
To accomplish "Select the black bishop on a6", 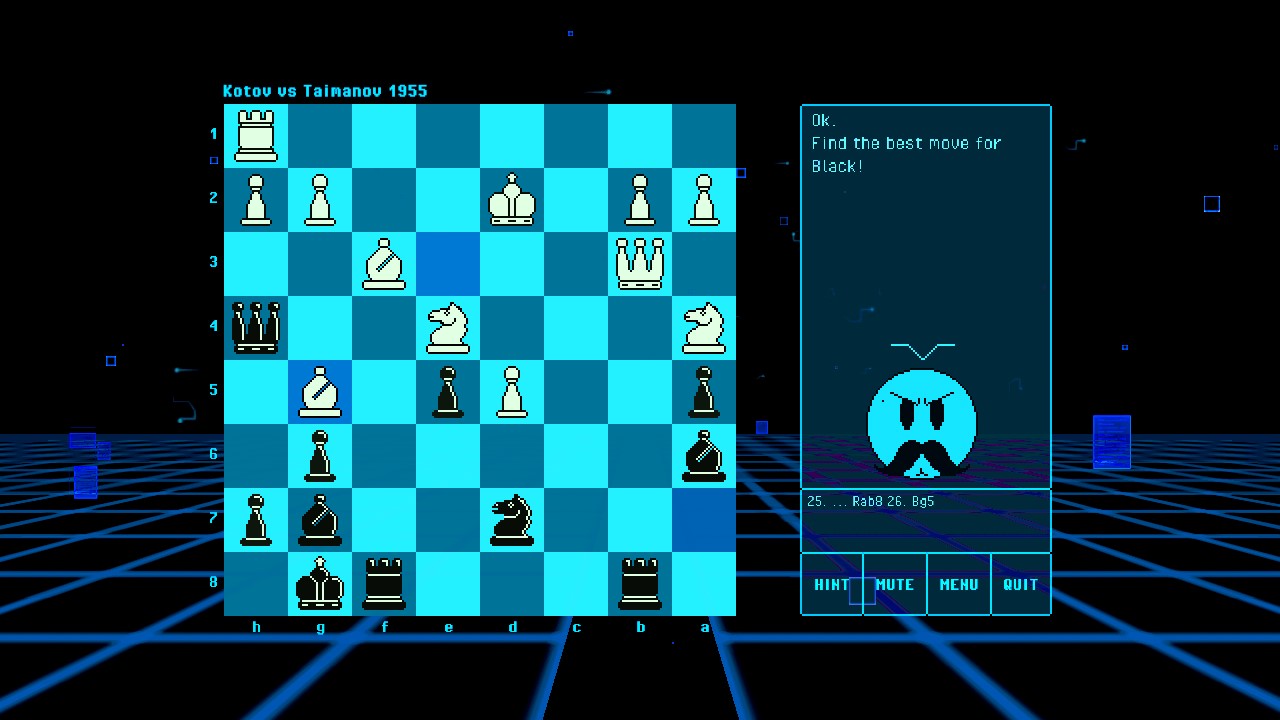I will (704, 454).
